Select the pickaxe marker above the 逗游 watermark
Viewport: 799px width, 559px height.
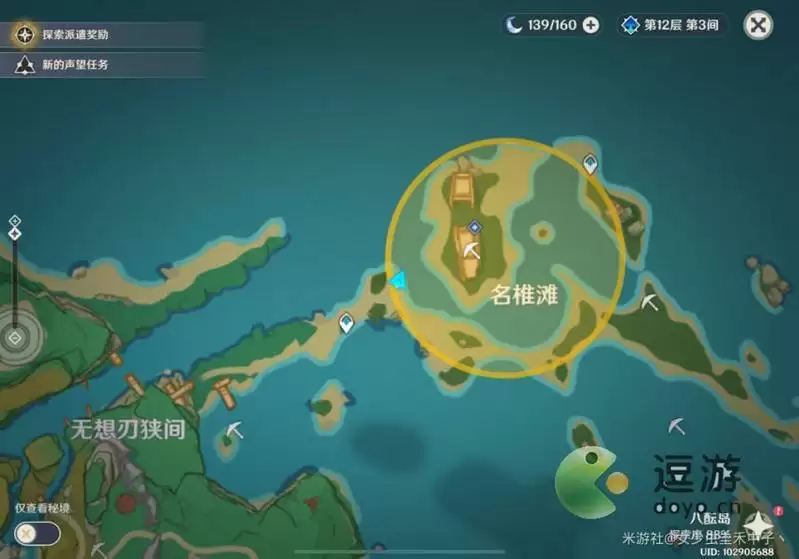(677, 425)
